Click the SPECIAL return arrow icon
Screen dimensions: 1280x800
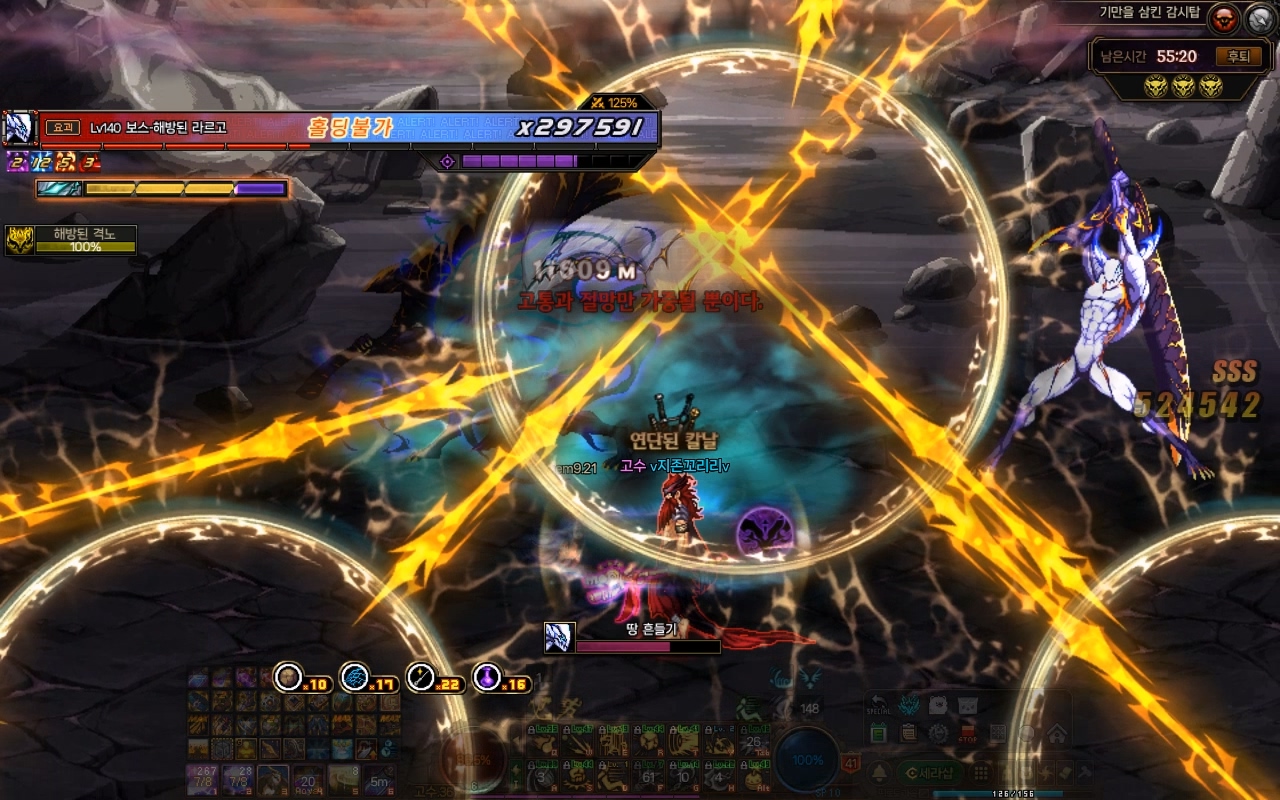pyautogui.click(x=878, y=705)
